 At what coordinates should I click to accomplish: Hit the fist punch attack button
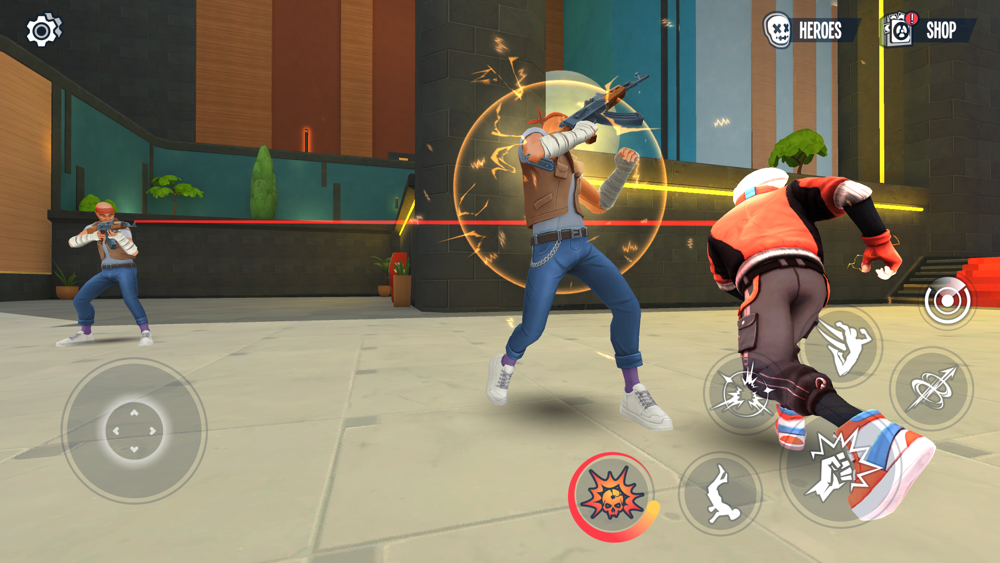coord(830,469)
